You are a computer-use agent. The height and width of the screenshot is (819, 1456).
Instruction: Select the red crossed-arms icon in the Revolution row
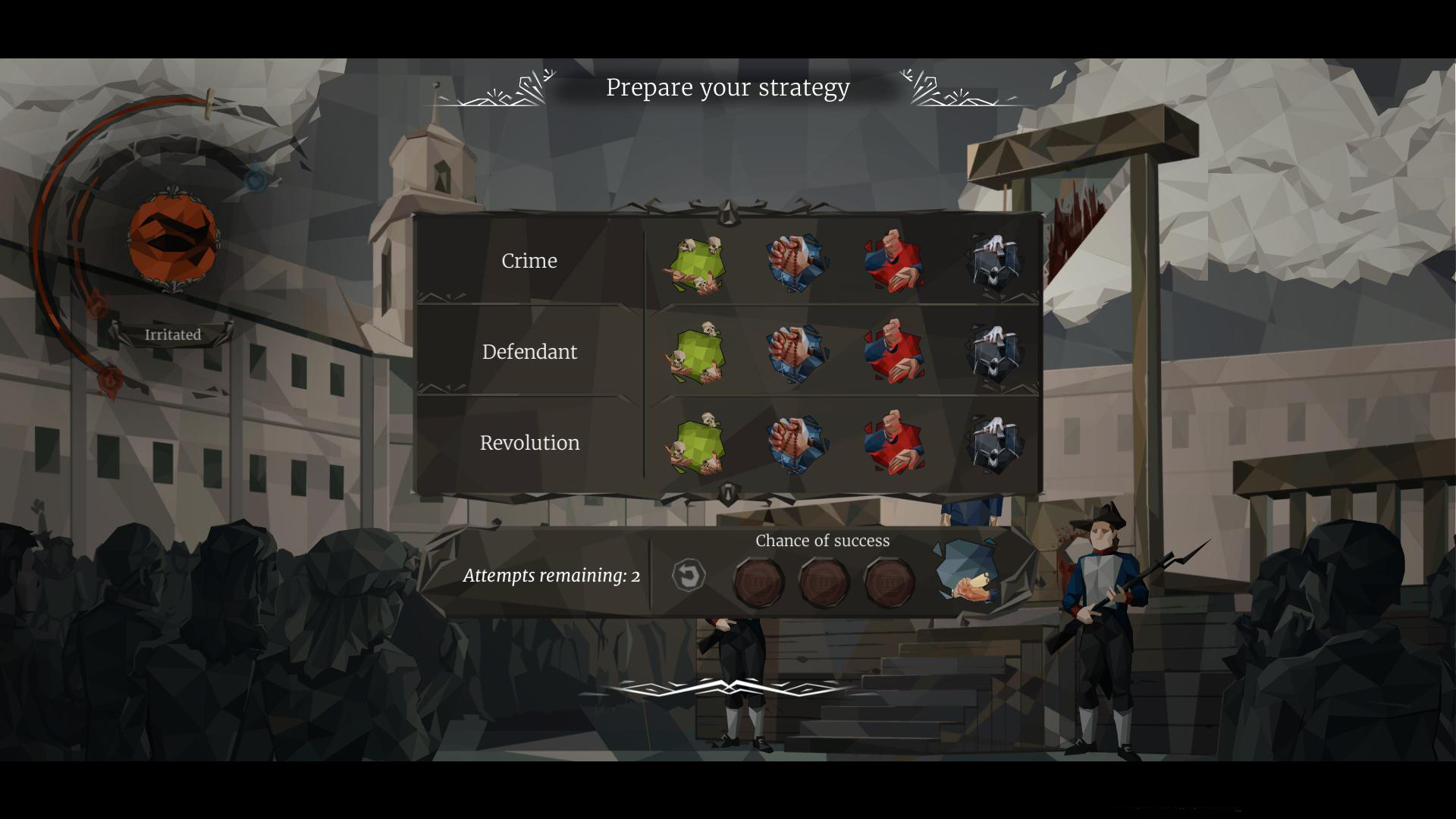(x=895, y=443)
